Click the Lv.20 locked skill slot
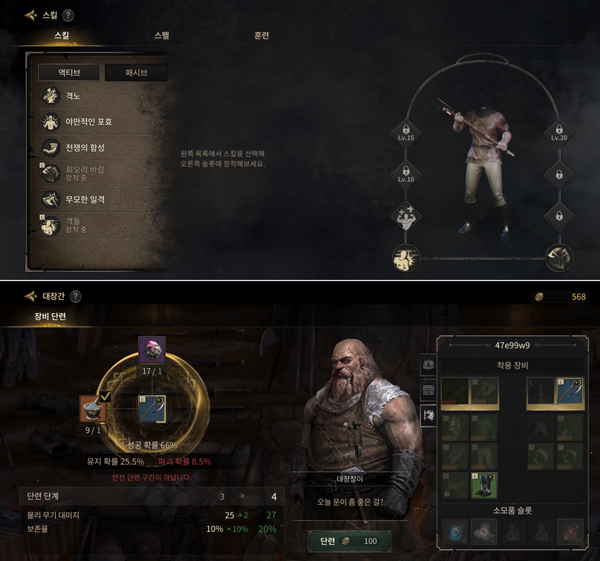Image resolution: width=600 pixels, height=561 pixels. click(558, 133)
